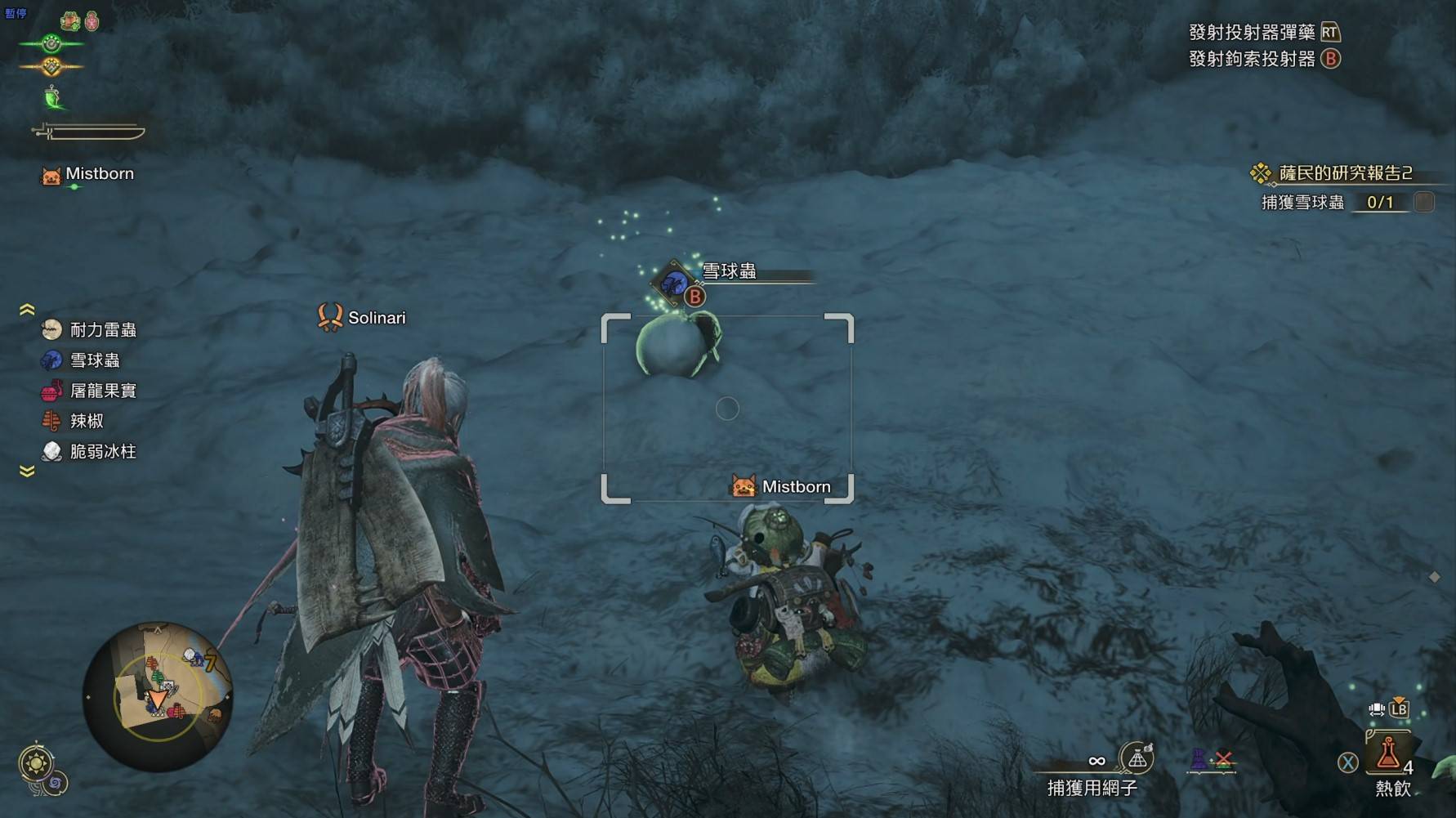Expand the nearby items list upward arrow
Viewport: 1456px width, 818px height.
click(x=27, y=310)
